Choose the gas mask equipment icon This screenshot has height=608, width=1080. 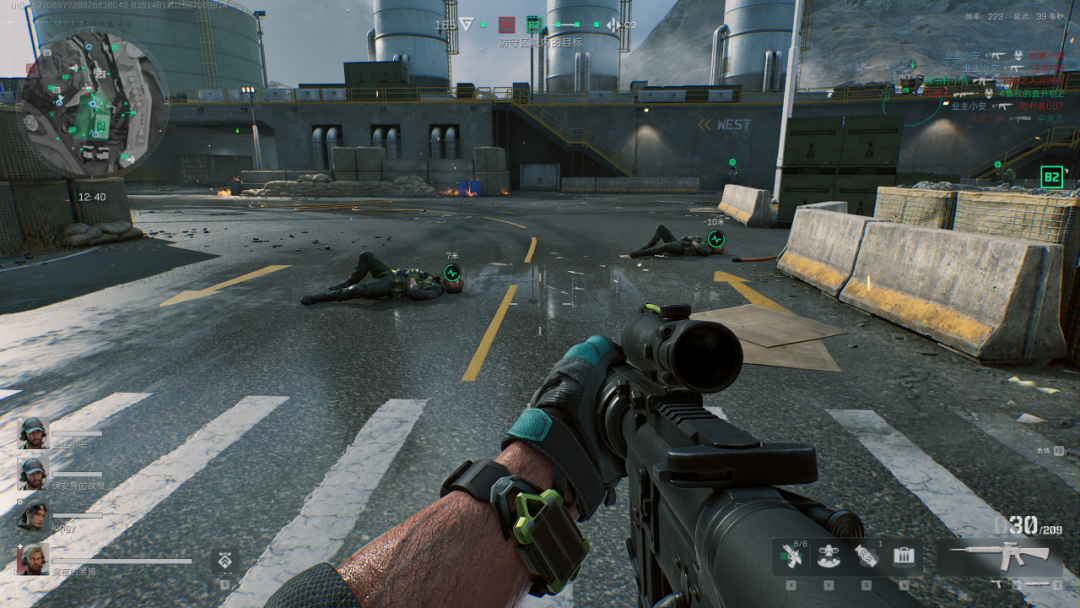(x=828, y=556)
